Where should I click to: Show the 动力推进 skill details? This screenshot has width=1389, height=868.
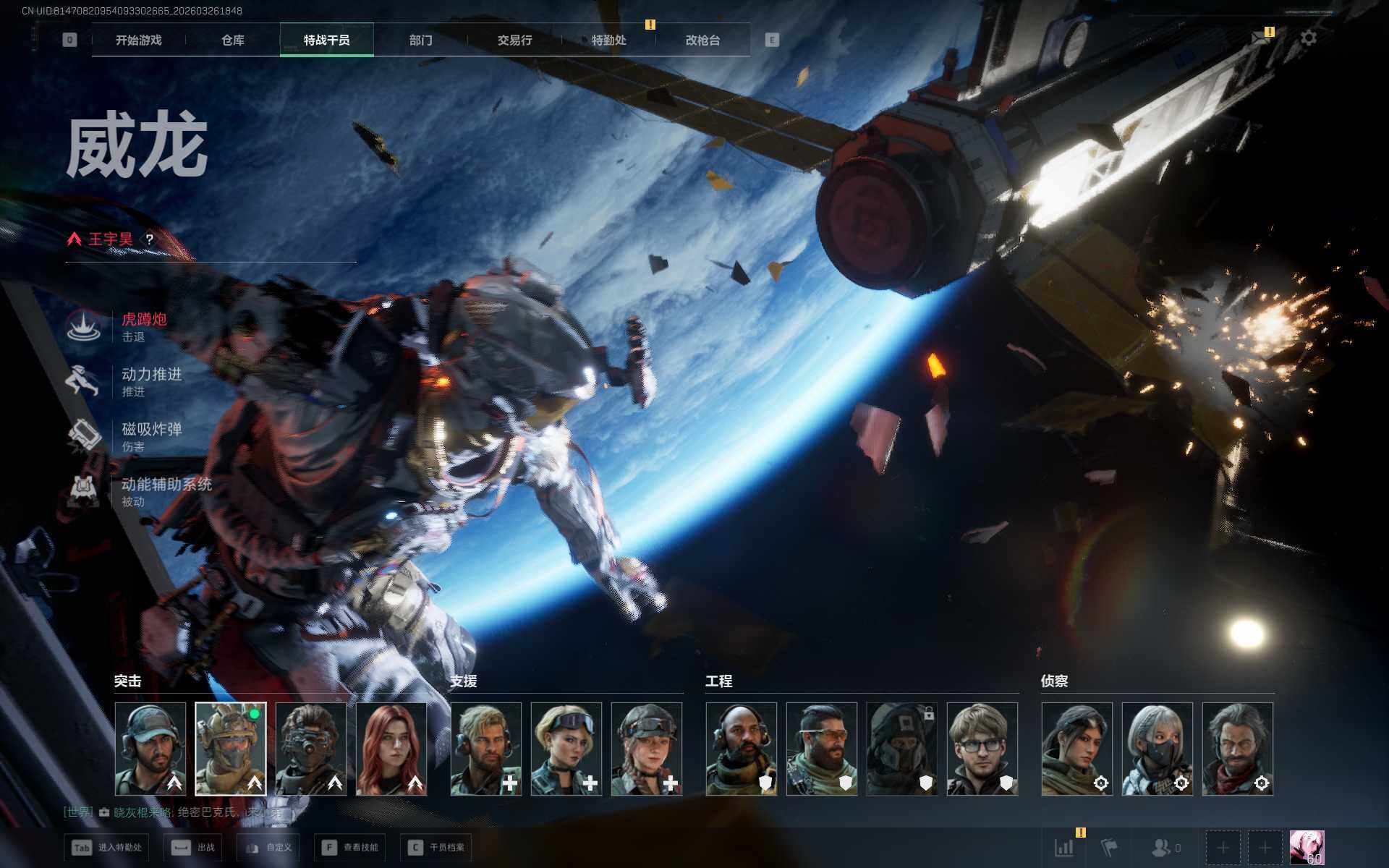(x=150, y=381)
